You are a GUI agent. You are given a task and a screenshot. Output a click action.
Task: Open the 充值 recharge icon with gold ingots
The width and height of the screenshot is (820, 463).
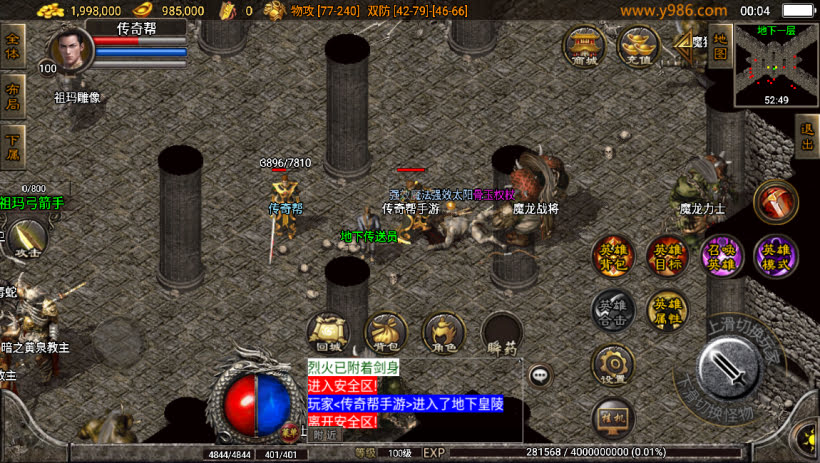[x=637, y=46]
